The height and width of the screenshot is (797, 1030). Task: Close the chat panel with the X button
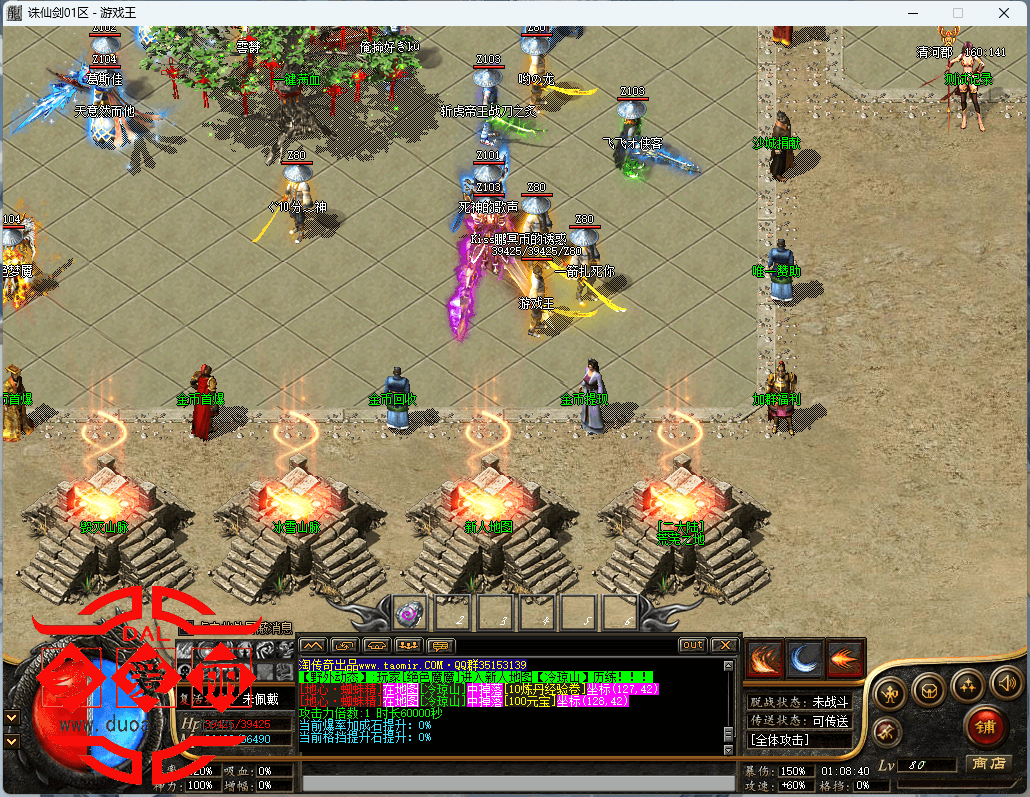coord(724,645)
